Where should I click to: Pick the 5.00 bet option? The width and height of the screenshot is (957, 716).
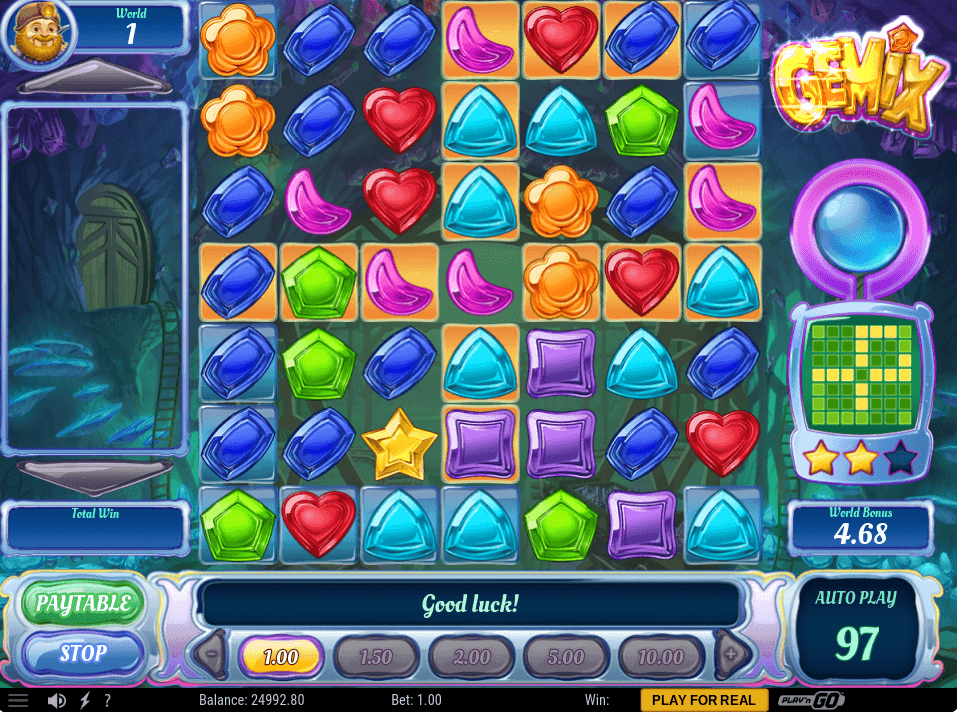click(x=566, y=657)
